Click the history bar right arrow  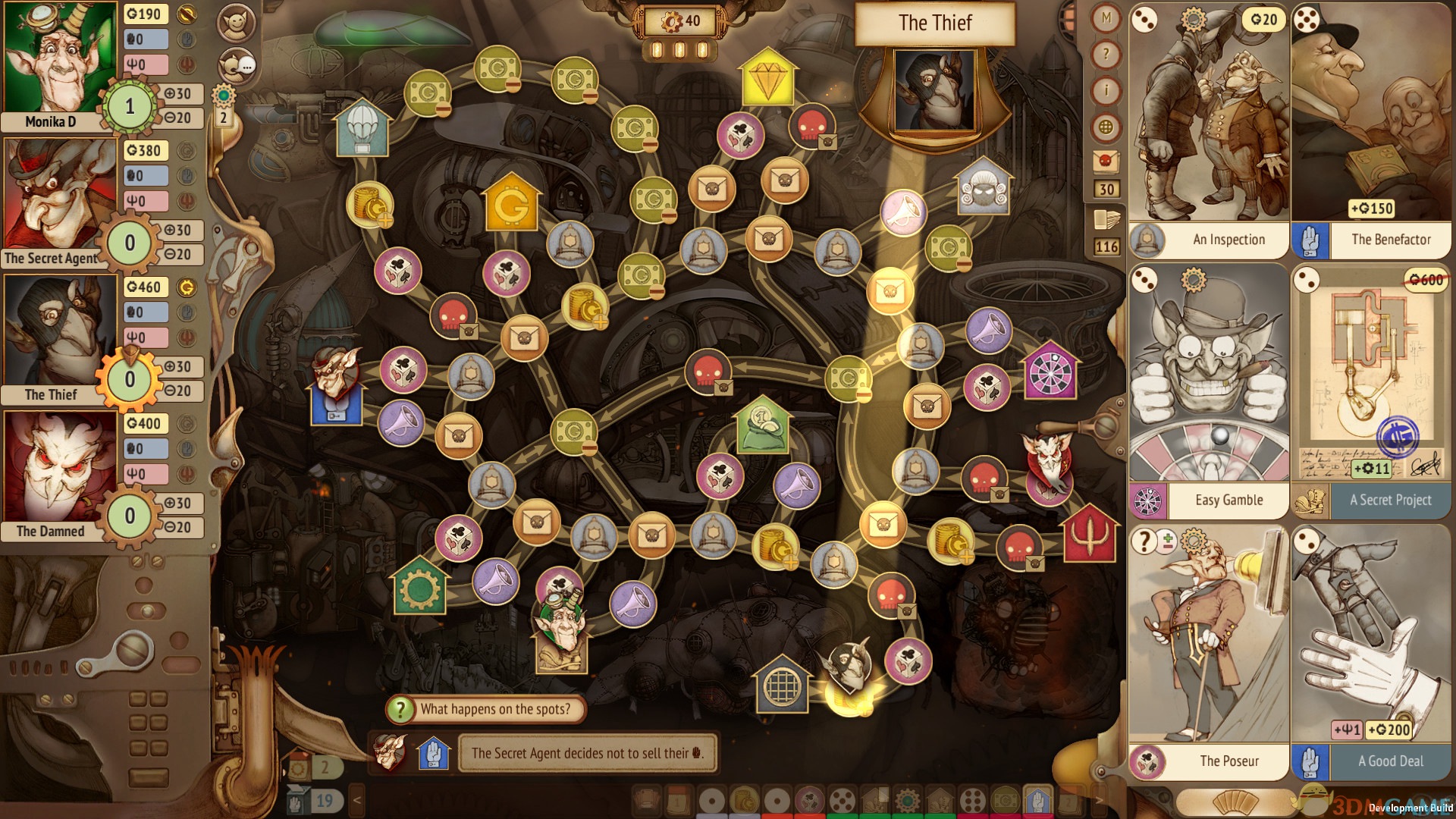[1099, 800]
